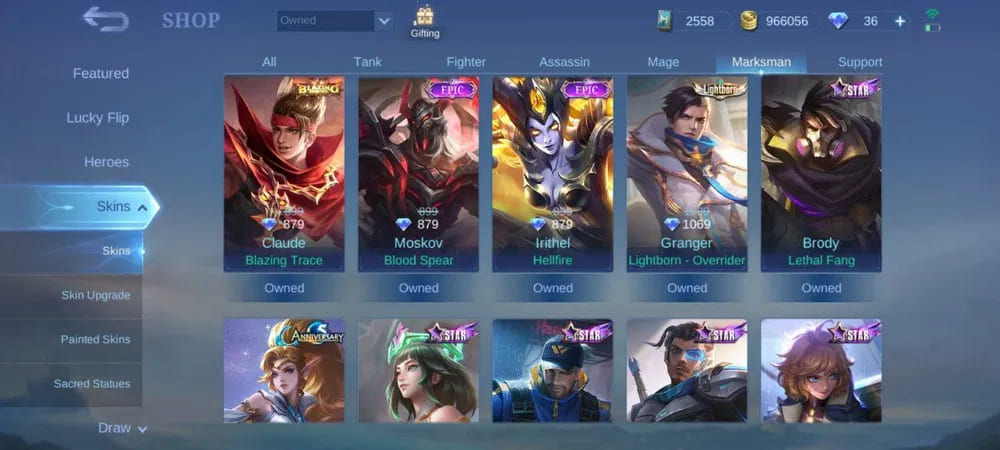Viewport: 1000px width, 450px height.
Task: Open the Heroes shop section
Action: pos(106,162)
